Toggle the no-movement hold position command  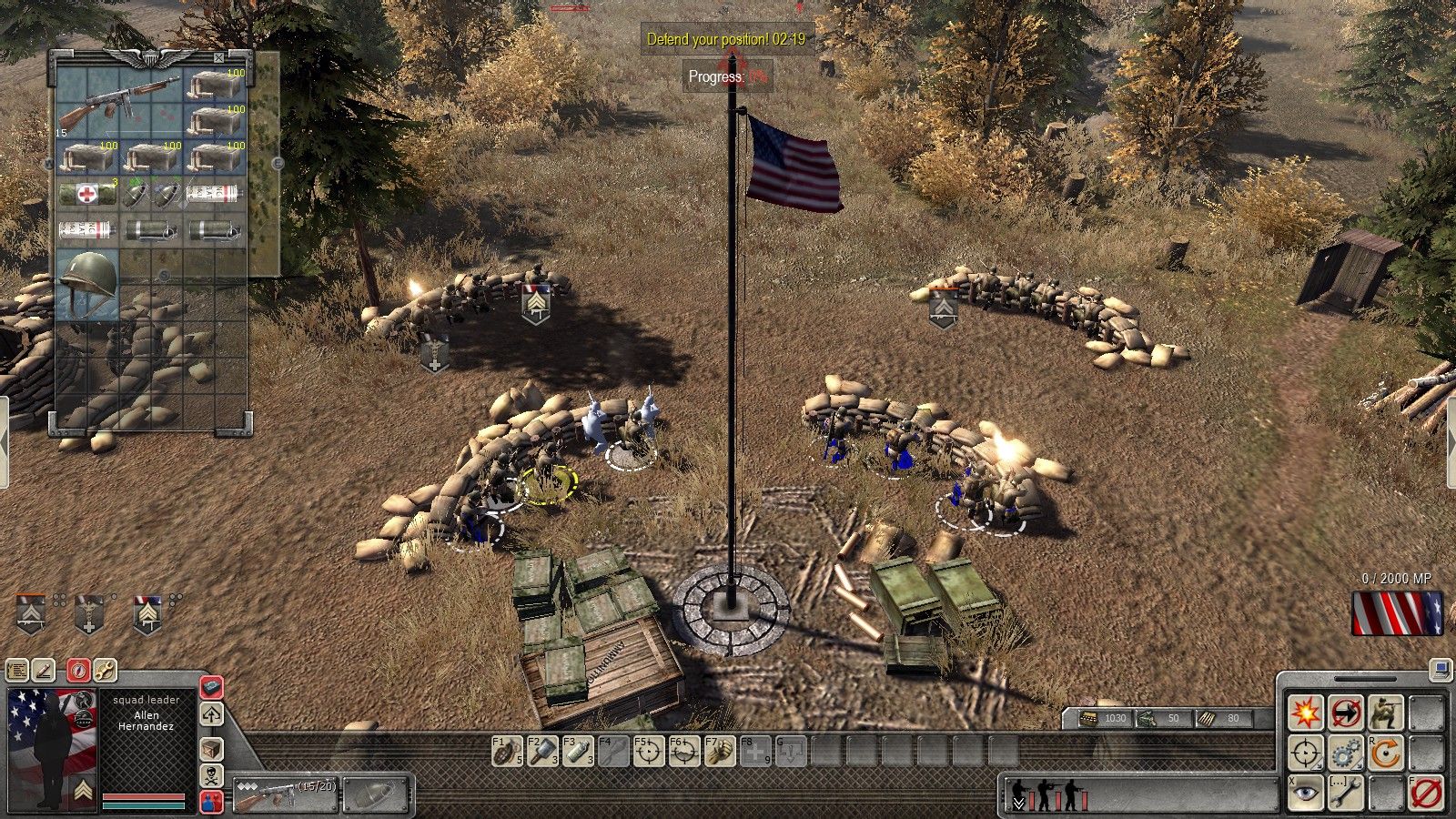tap(1345, 713)
